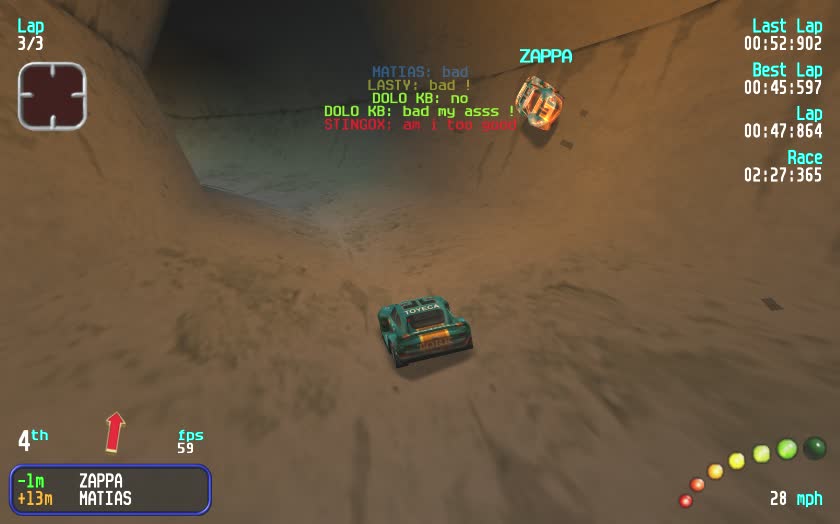Click the red direction arrow indicator
Screen dimensions: 840x524
116,432
